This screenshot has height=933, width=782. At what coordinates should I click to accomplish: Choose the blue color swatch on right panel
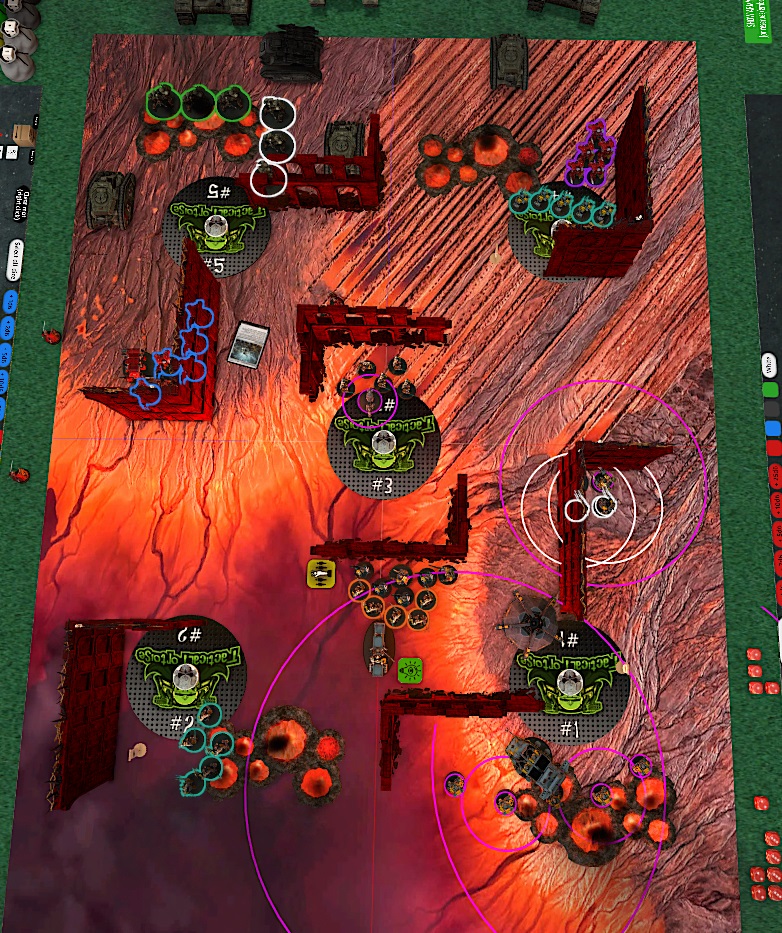(x=770, y=429)
